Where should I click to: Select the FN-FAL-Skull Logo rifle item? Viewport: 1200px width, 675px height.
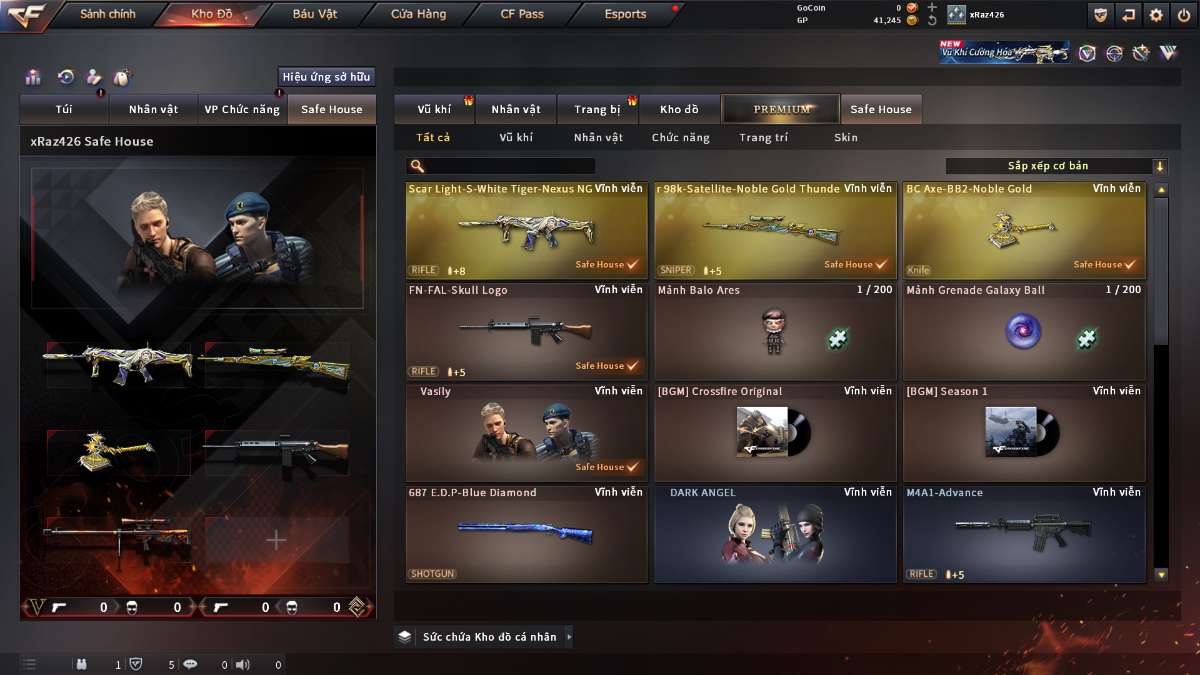click(x=526, y=331)
